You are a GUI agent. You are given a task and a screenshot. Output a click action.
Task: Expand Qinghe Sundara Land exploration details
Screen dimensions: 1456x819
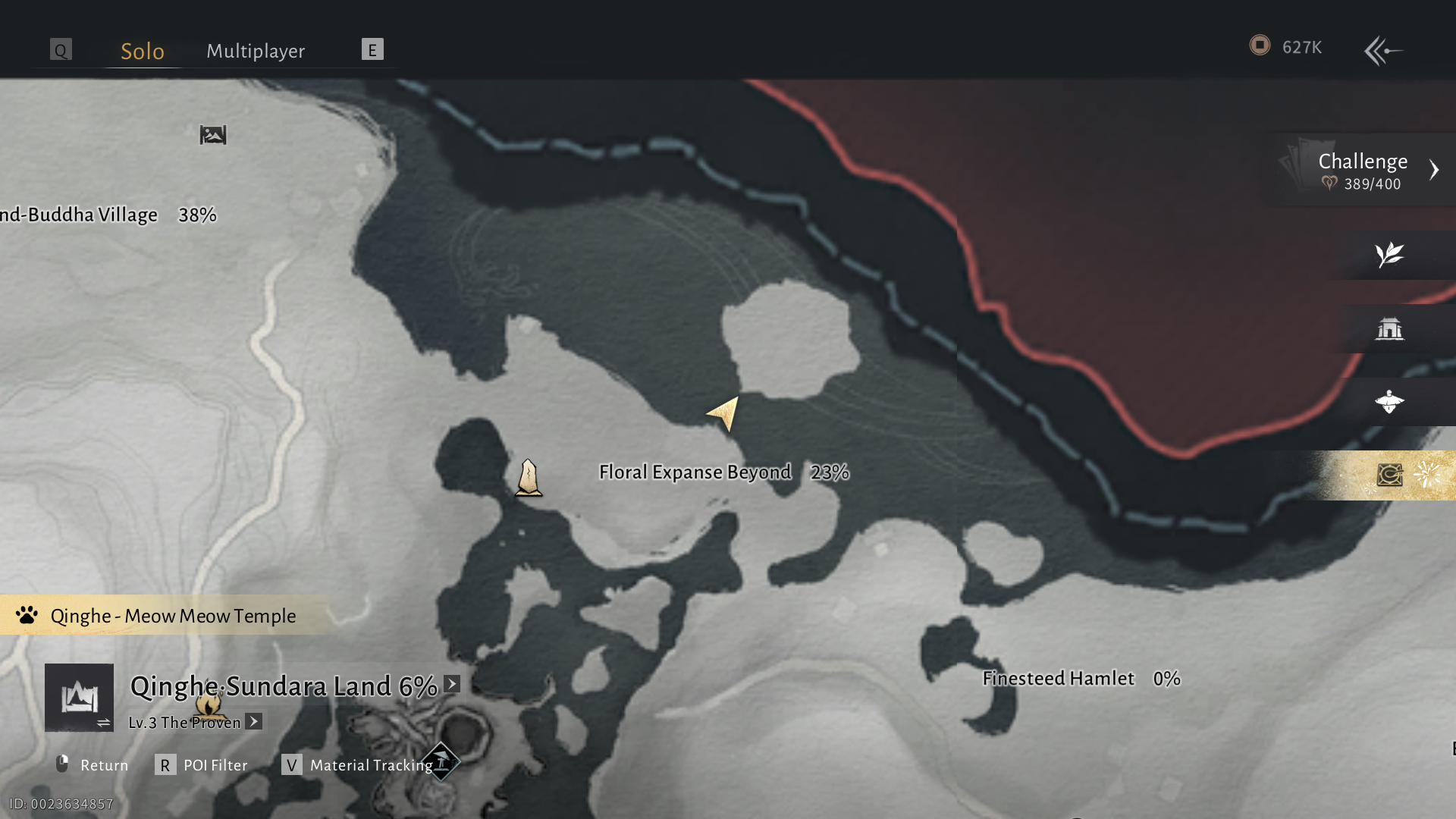[452, 684]
